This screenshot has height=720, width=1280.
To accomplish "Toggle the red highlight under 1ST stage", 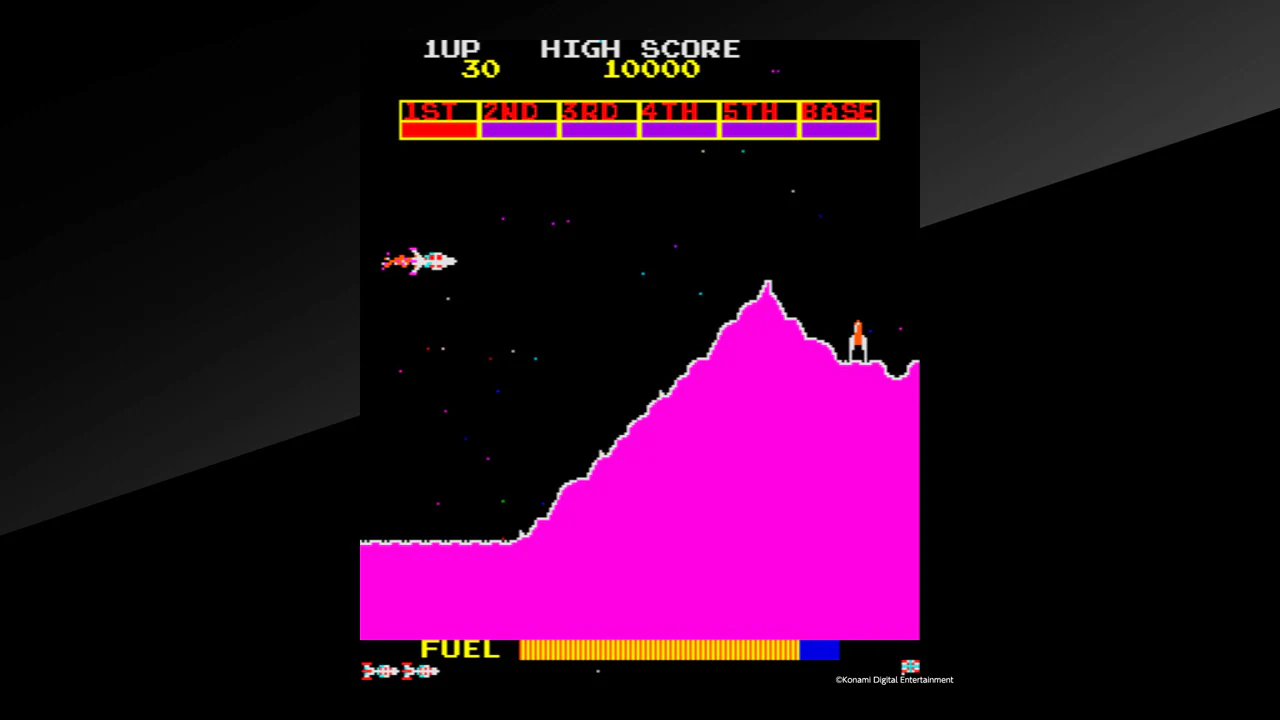I will pyautogui.click(x=438, y=129).
